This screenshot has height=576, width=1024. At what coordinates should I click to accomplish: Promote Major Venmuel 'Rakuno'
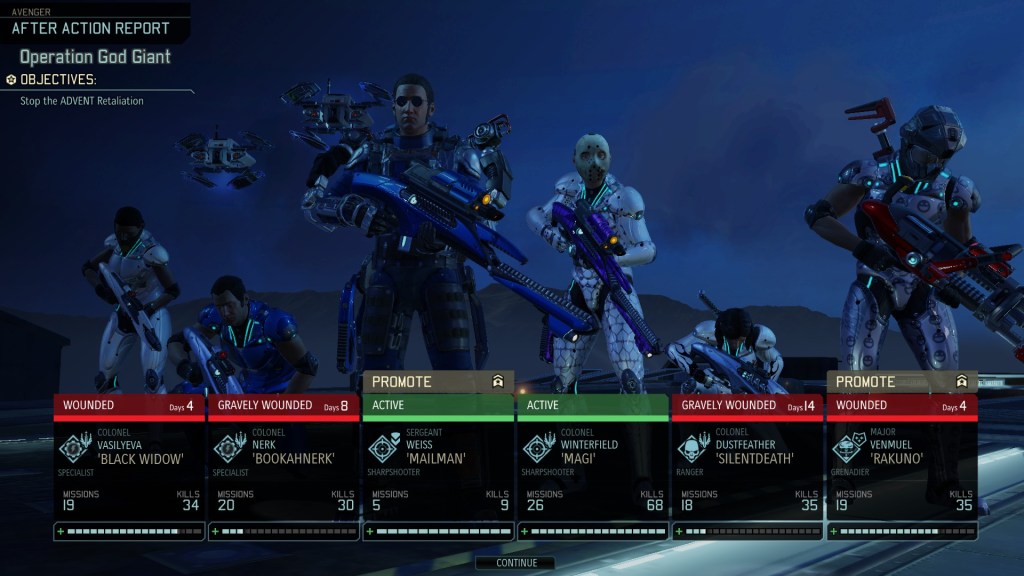902,382
